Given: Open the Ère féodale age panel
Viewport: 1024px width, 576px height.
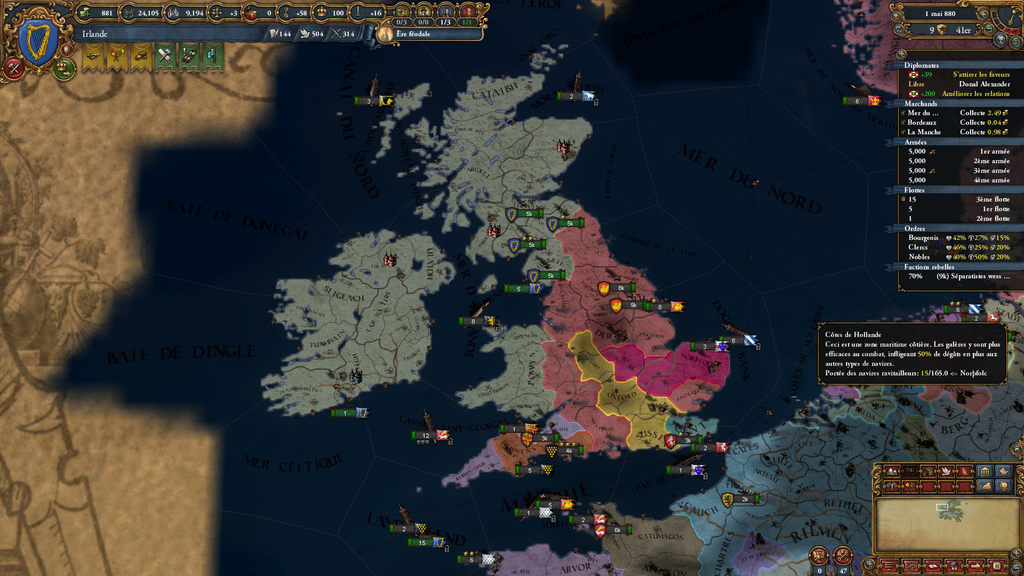Looking at the screenshot, I should coord(427,33).
